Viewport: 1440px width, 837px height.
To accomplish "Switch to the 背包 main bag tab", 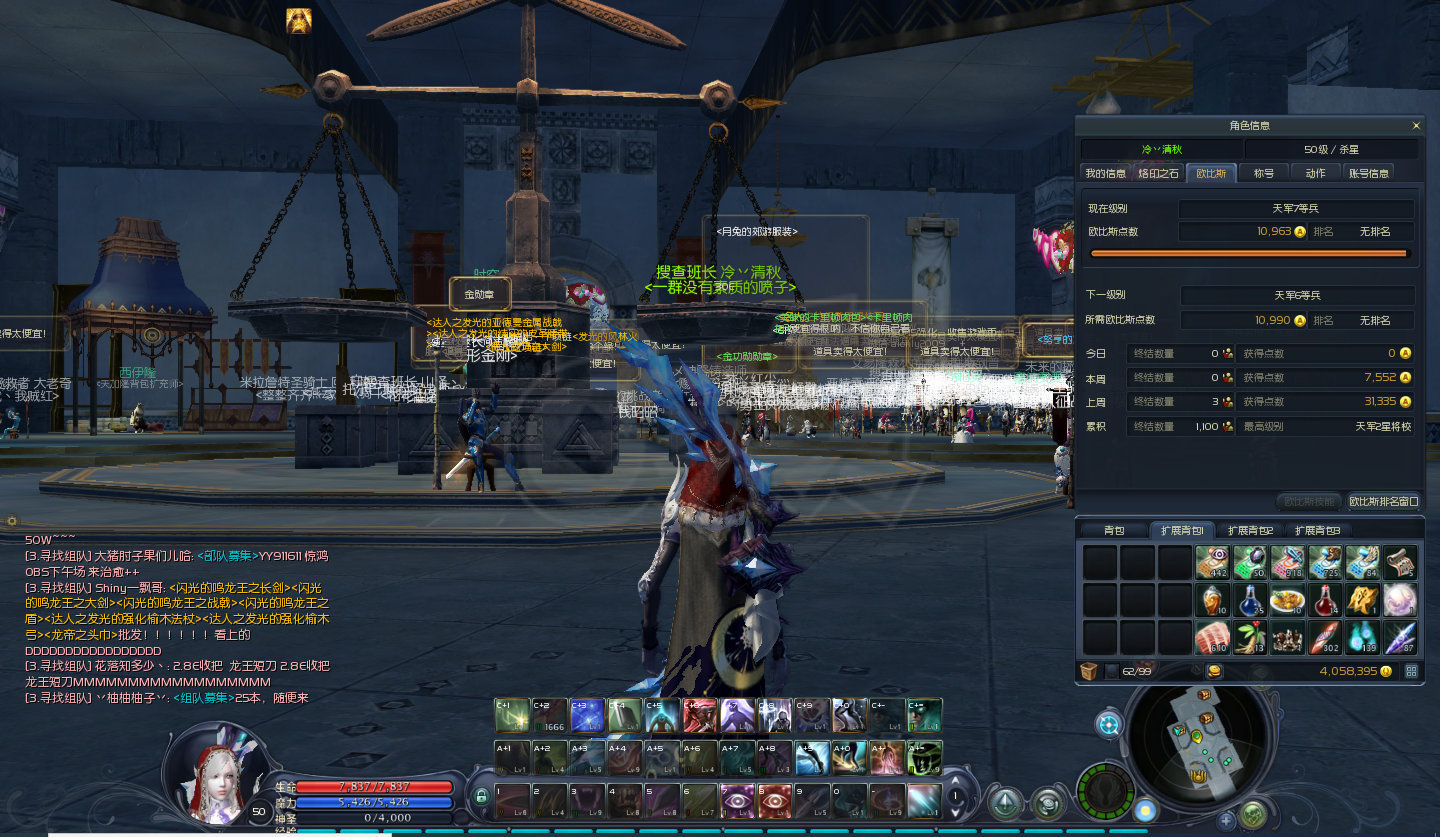I will (1114, 530).
